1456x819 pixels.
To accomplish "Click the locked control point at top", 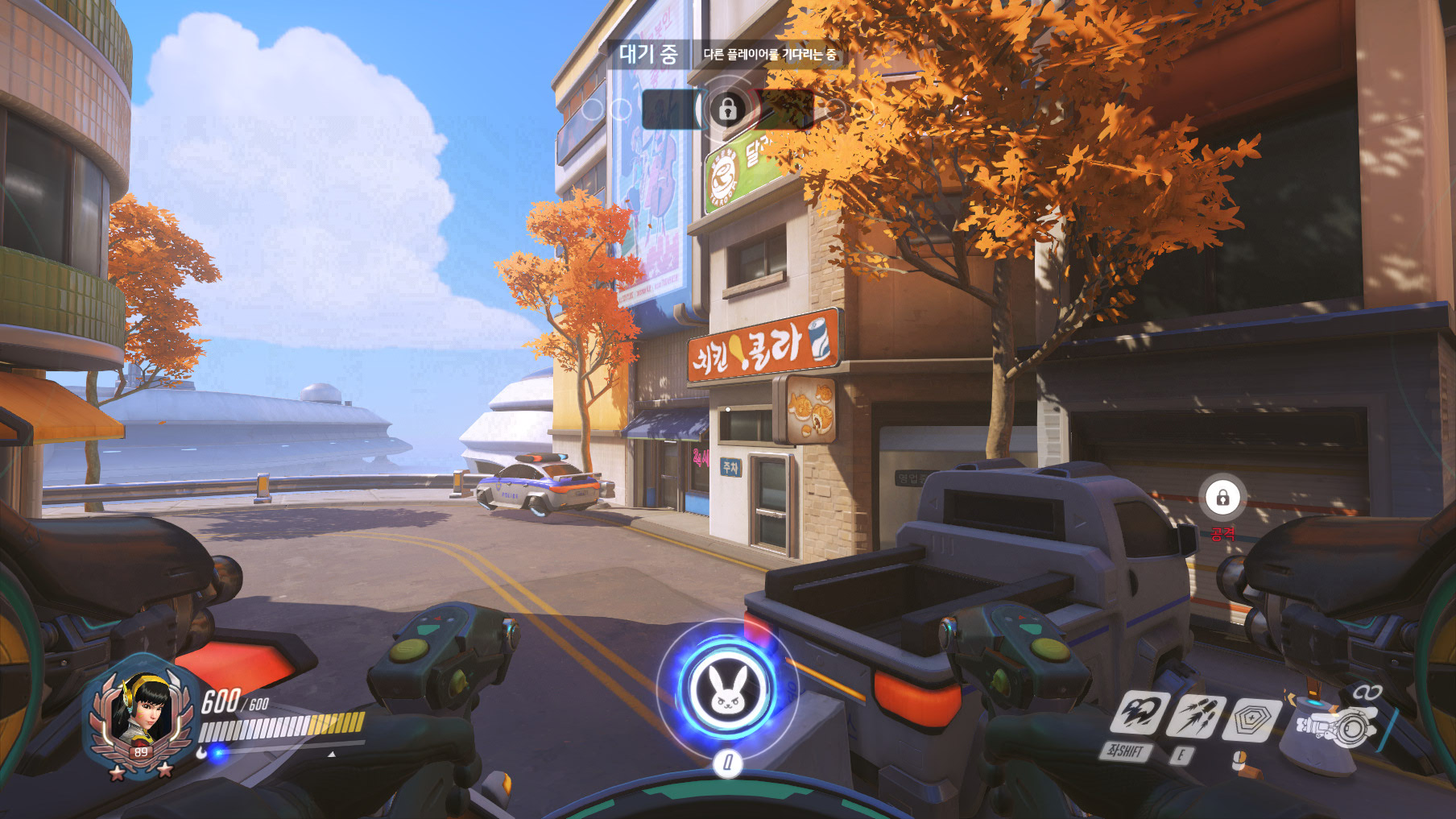I will pos(727,109).
